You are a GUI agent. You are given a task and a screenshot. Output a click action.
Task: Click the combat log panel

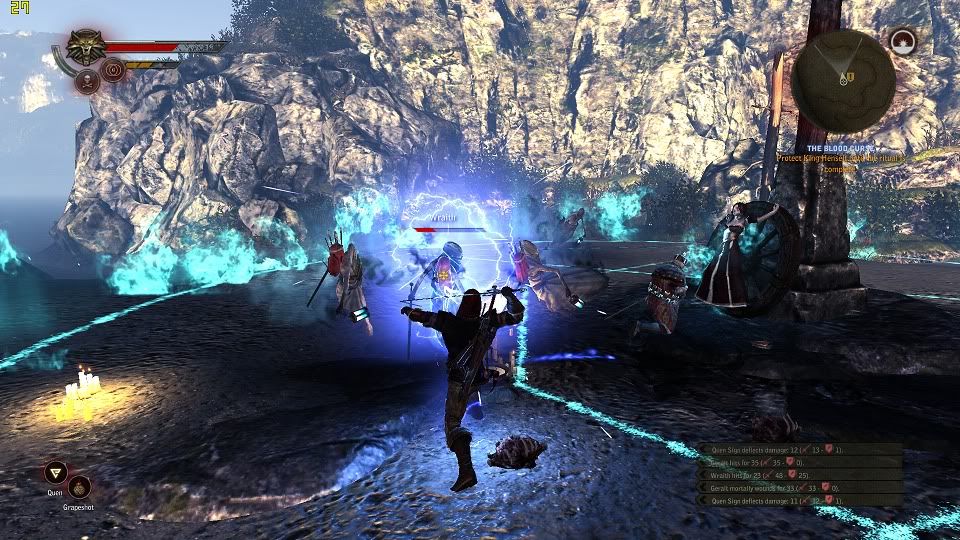pyautogui.click(x=800, y=474)
